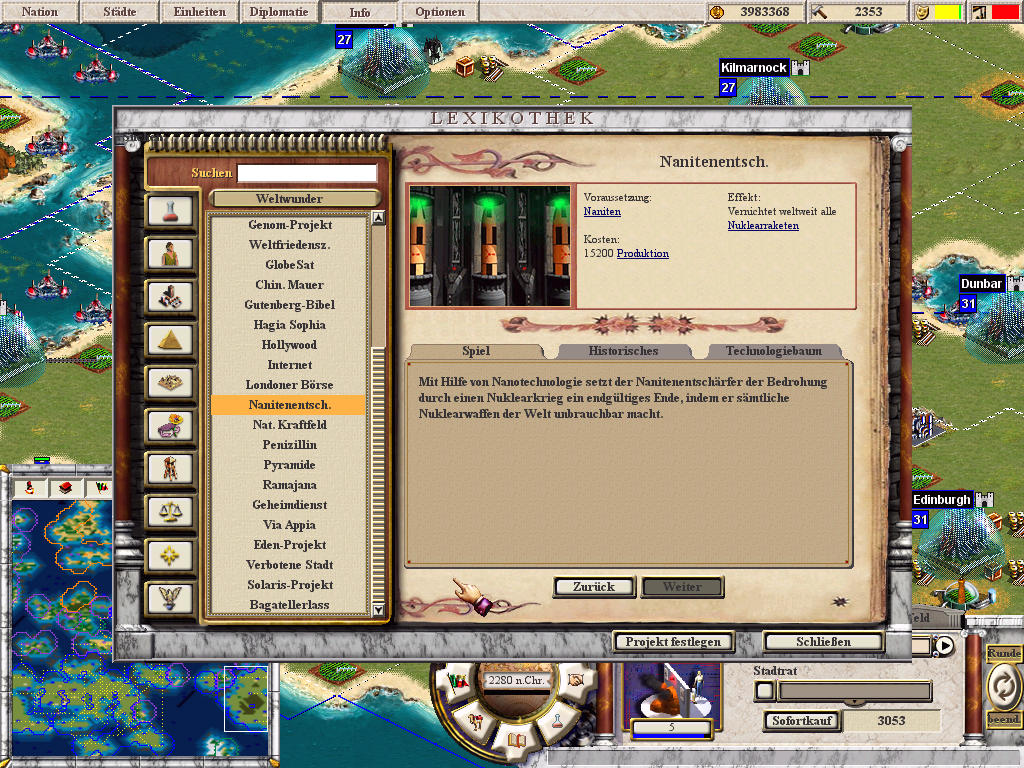Open the Diplomatie menu
This screenshot has height=768, width=1024.
tap(280, 13)
